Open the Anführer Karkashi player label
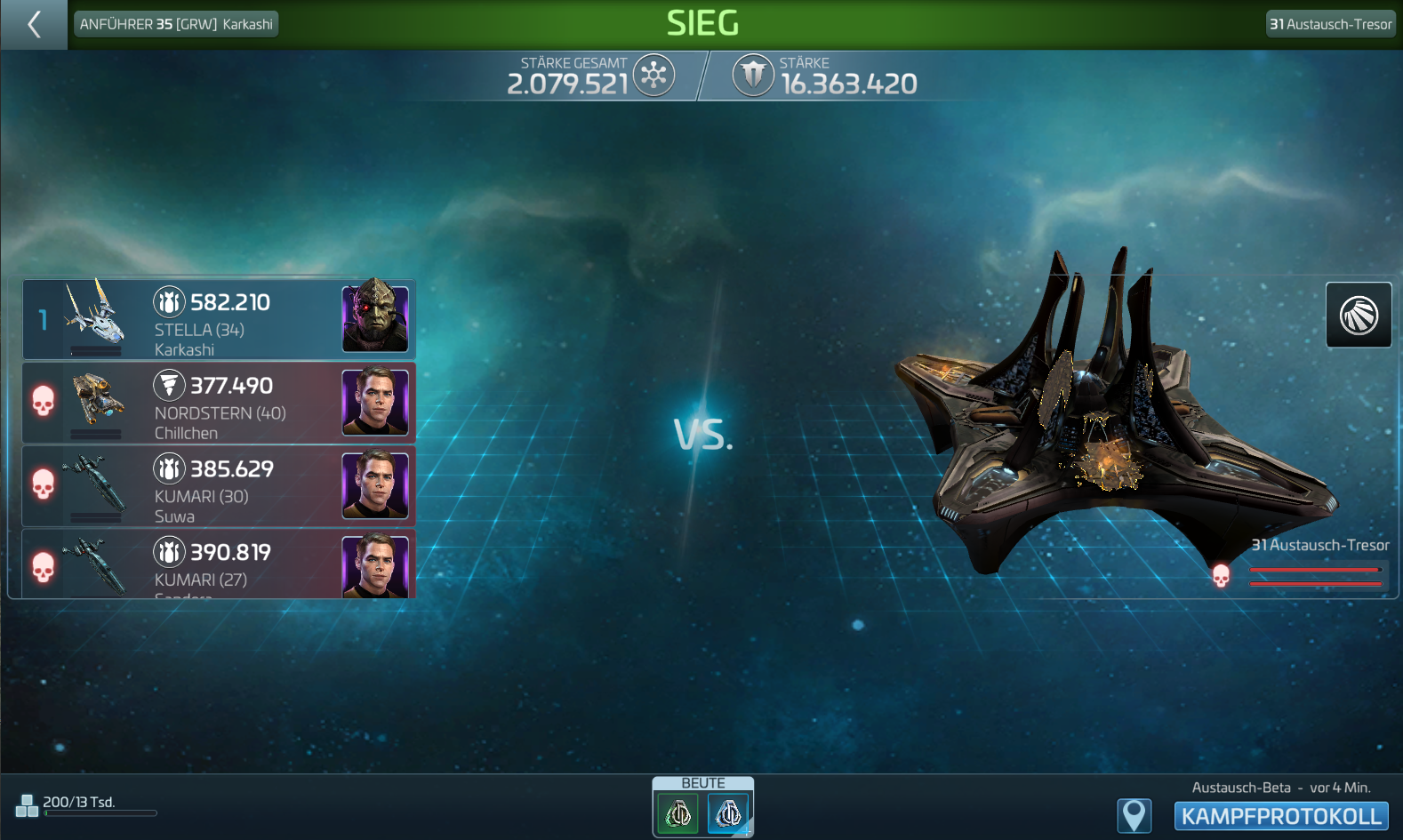Image resolution: width=1403 pixels, height=840 pixels. click(176, 24)
